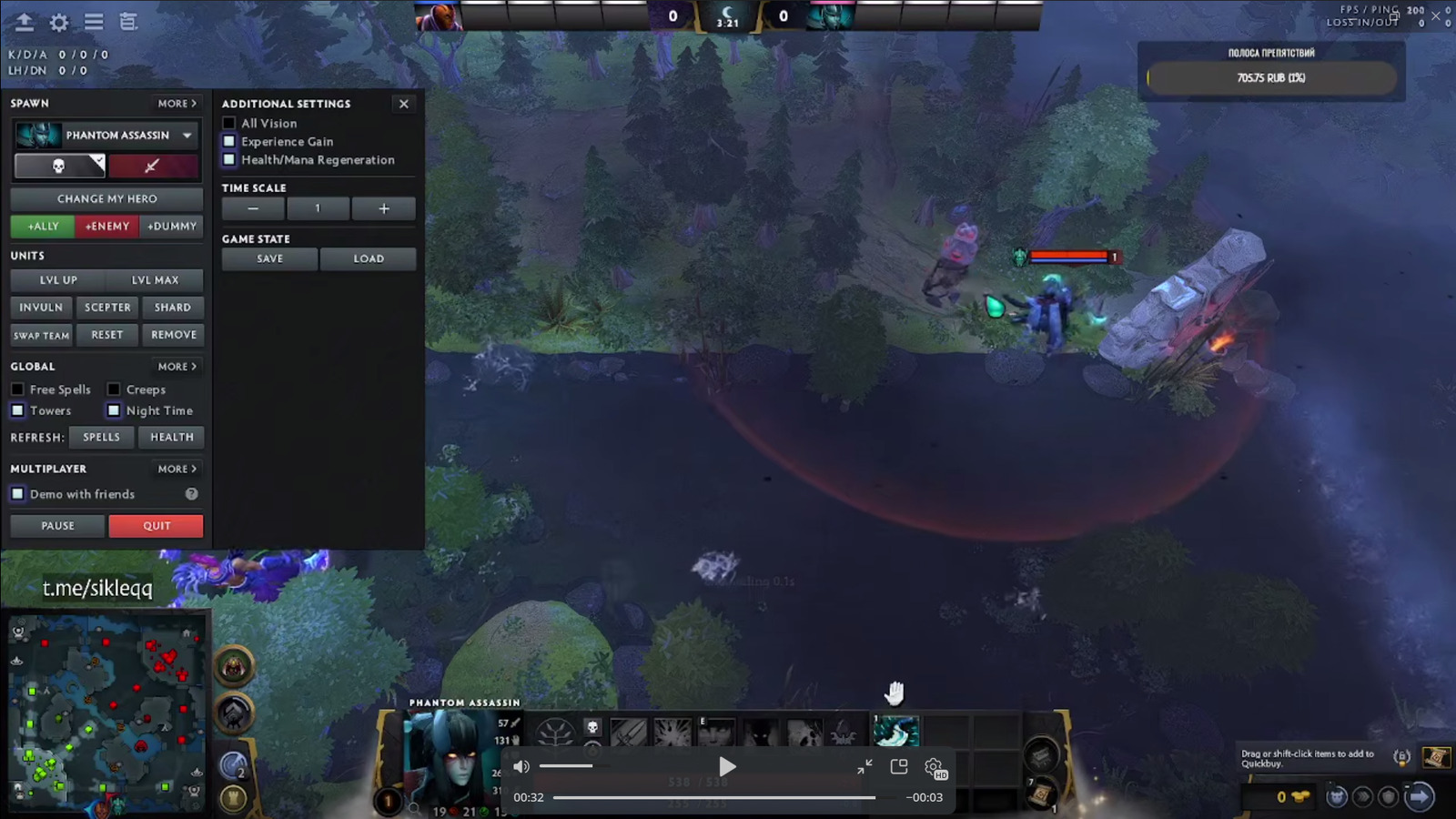The image size is (1456, 819).
Task: Enable the All Vision checkbox
Action: point(229,123)
